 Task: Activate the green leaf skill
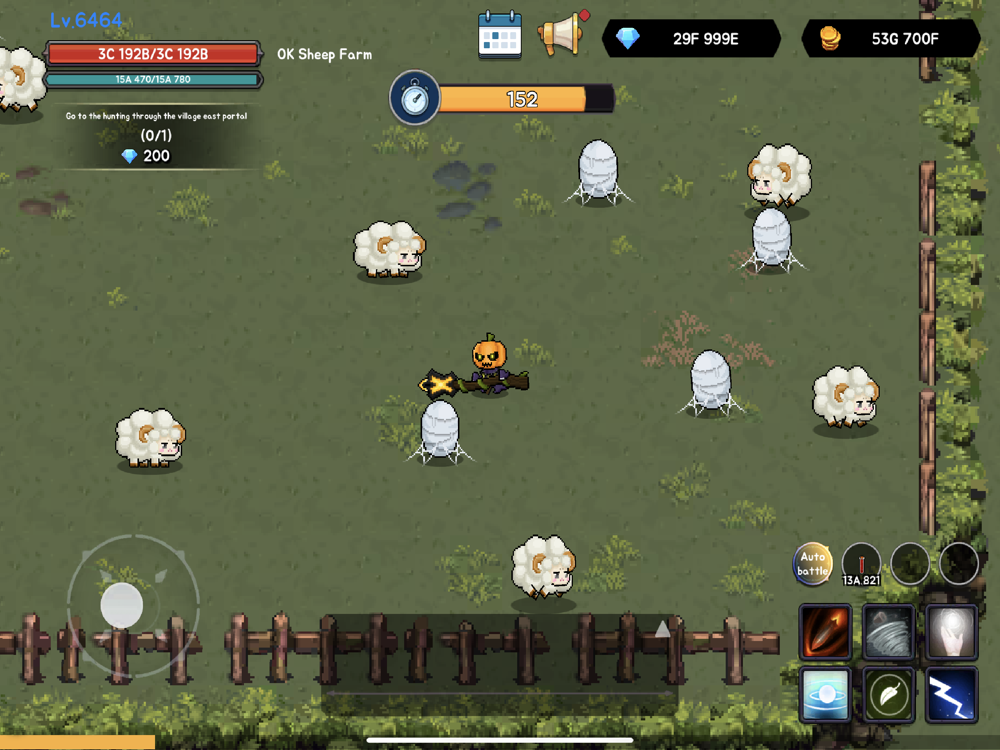(x=888, y=694)
